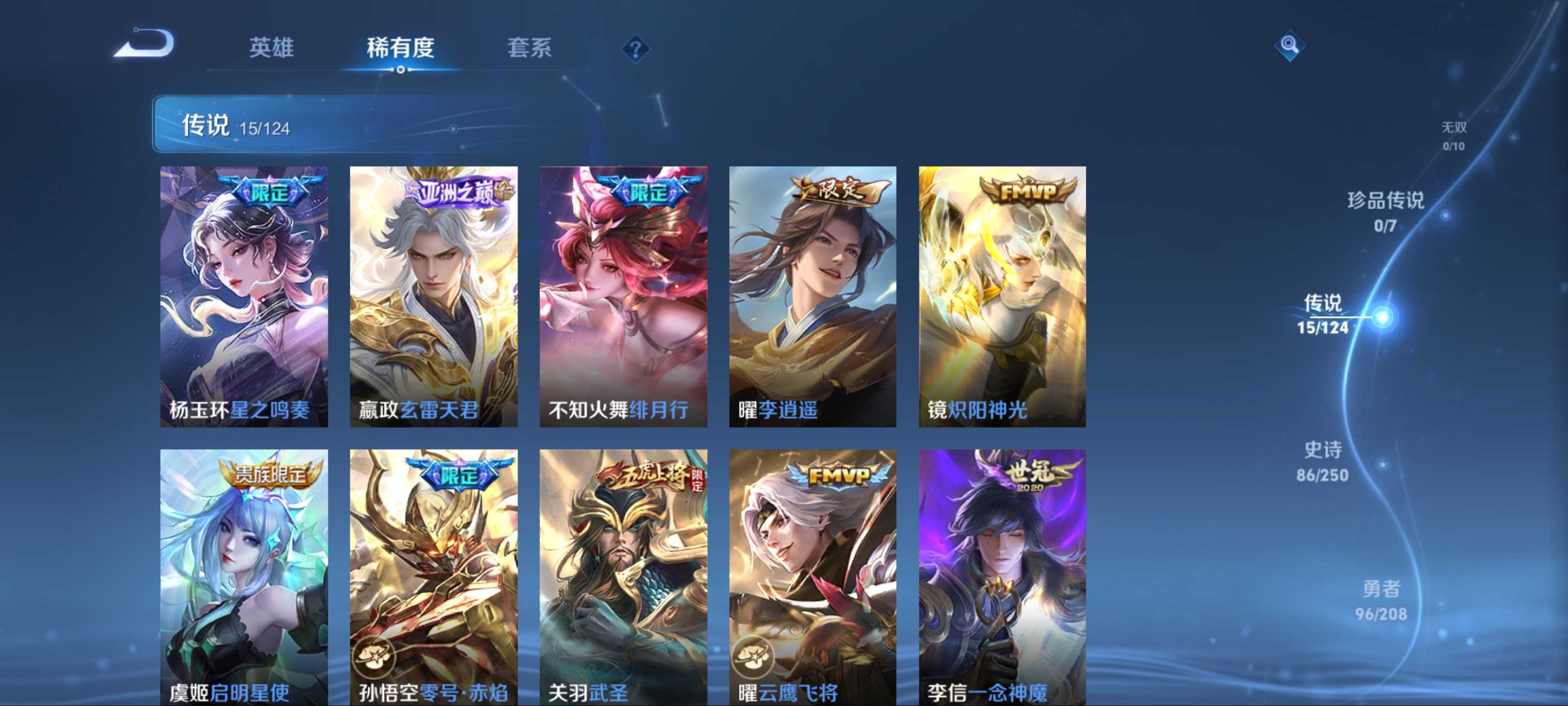Choose the 不知火舞 绯月行 skin card
The height and width of the screenshot is (706, 1568).
[623, 296]
